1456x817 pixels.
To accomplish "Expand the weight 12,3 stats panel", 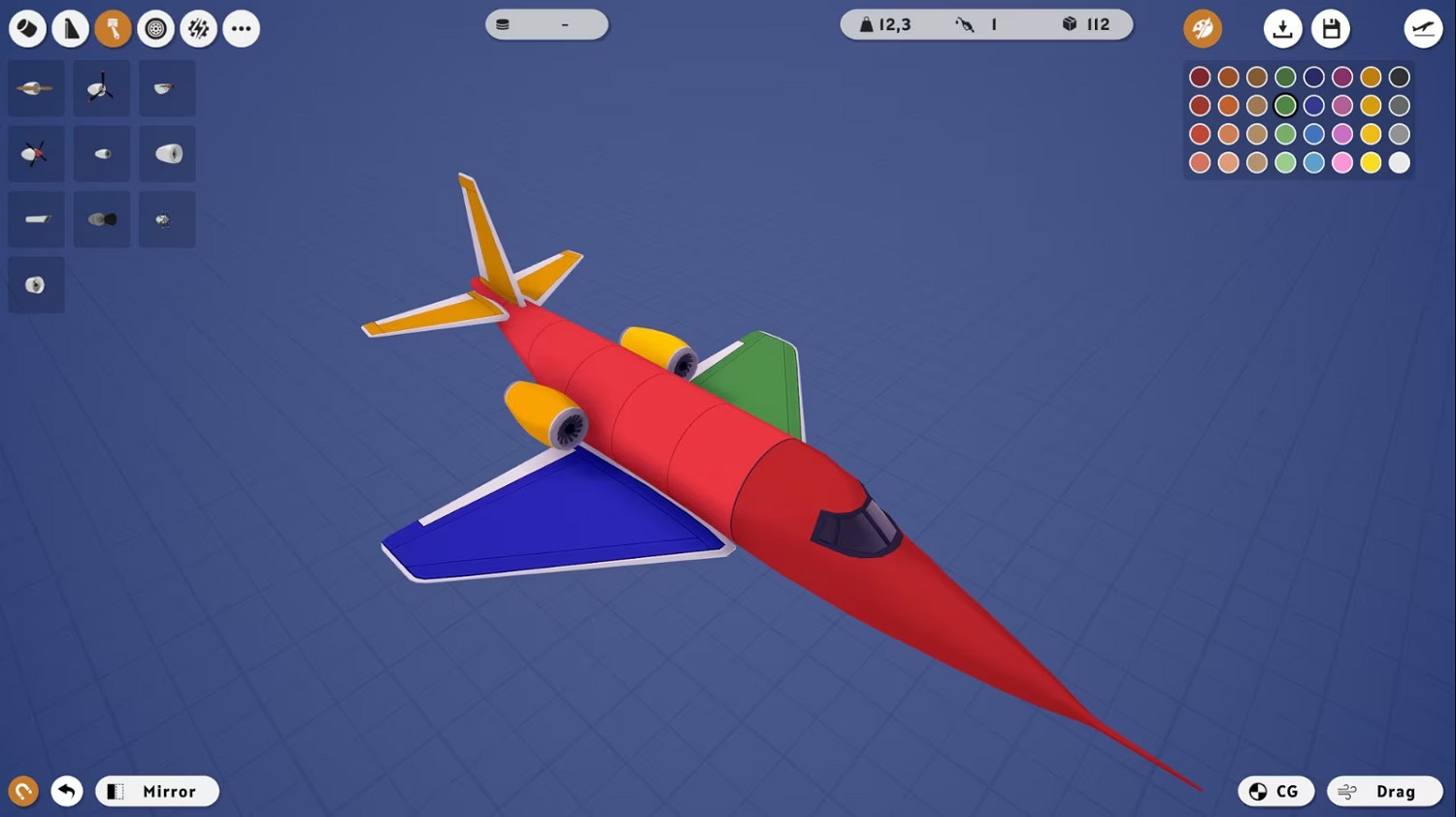I will (x=886, y=24).
